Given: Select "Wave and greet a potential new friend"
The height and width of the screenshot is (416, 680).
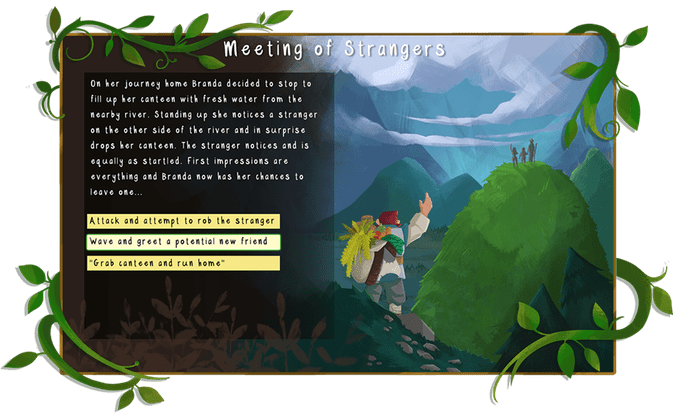Looking at the screenshot, I should pyautogui.click(x=183, y=241).
